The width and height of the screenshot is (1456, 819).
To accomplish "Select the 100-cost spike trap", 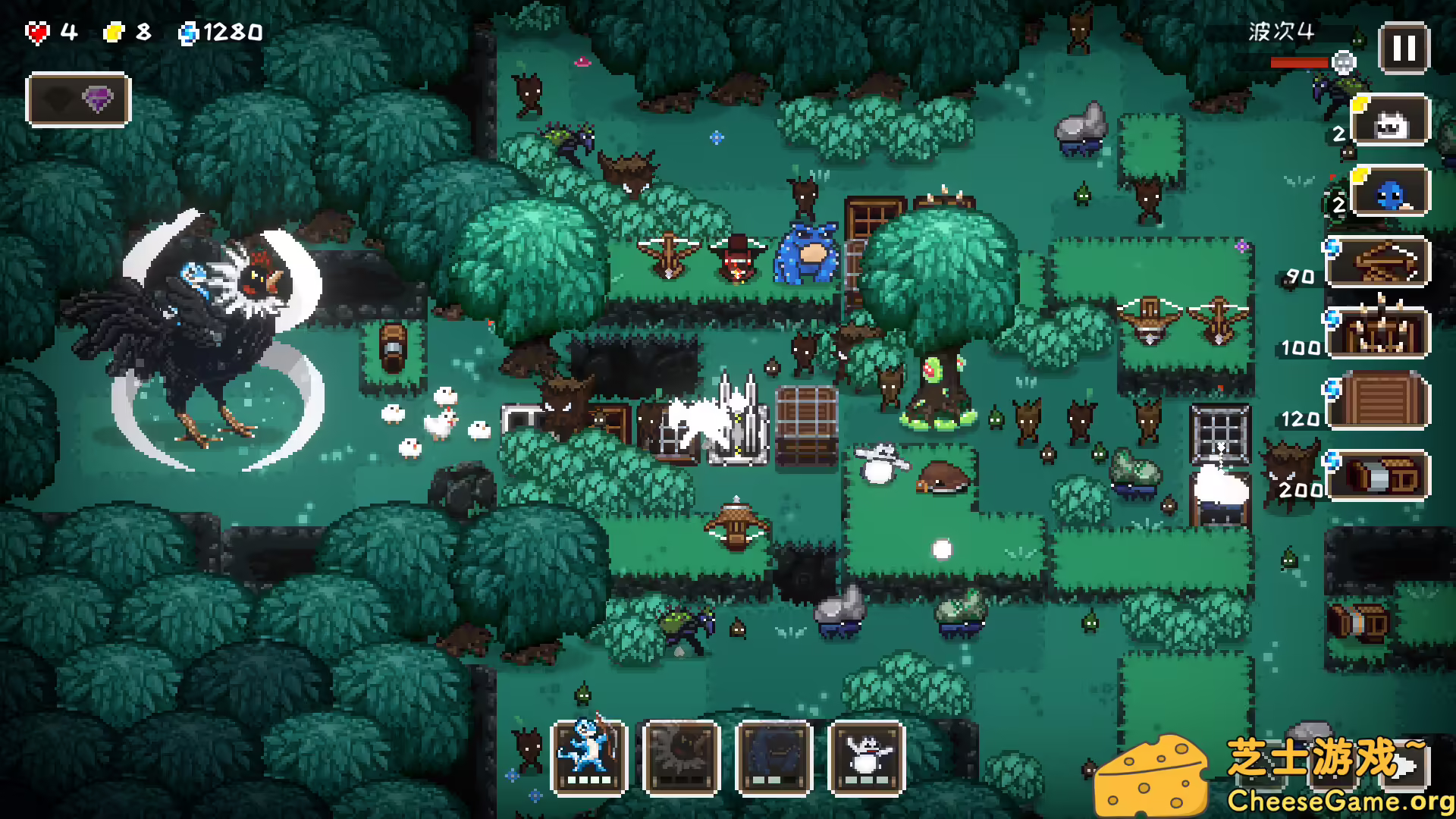I will [1379, 333].
